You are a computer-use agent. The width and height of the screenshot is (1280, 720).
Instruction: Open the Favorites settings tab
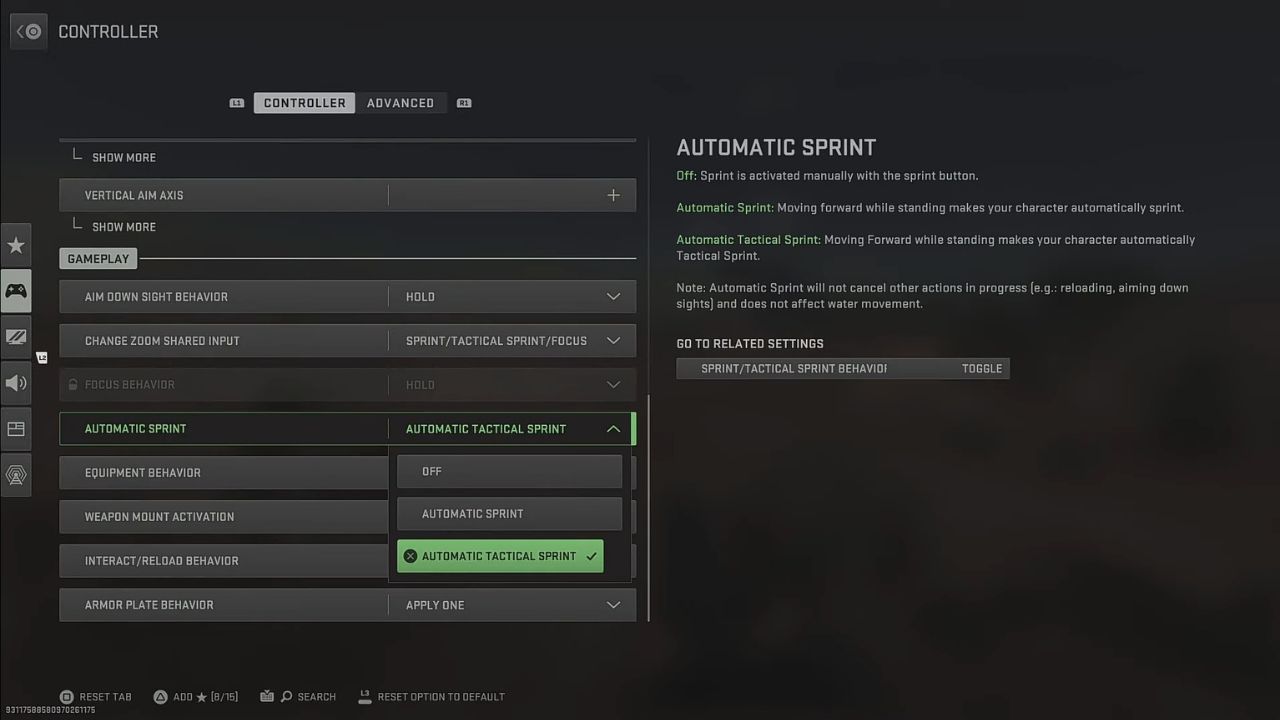coord(16,244)
